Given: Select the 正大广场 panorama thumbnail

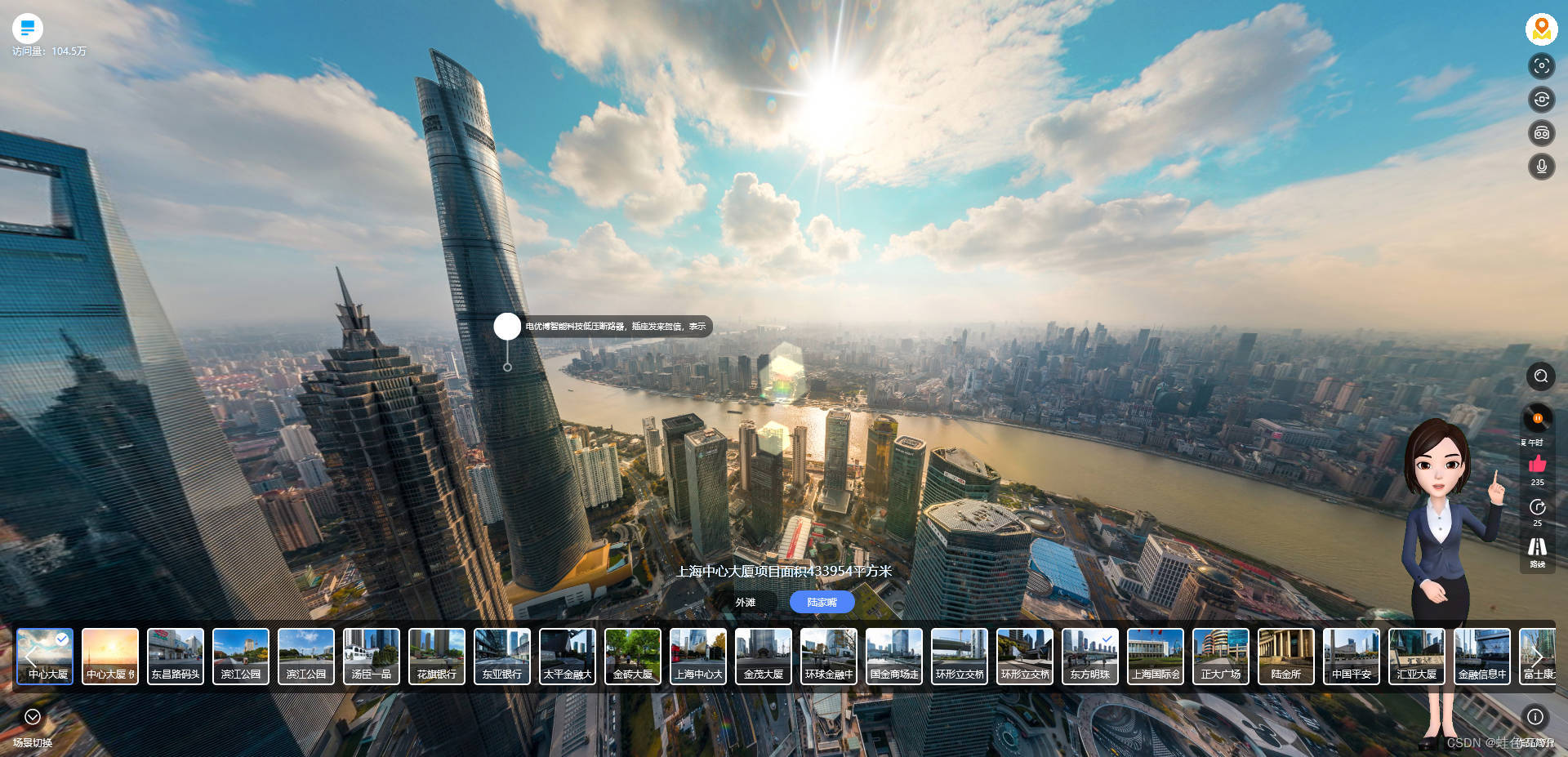Looking at the screenshot, I should pyautogui.click(x=1221, y=656).
